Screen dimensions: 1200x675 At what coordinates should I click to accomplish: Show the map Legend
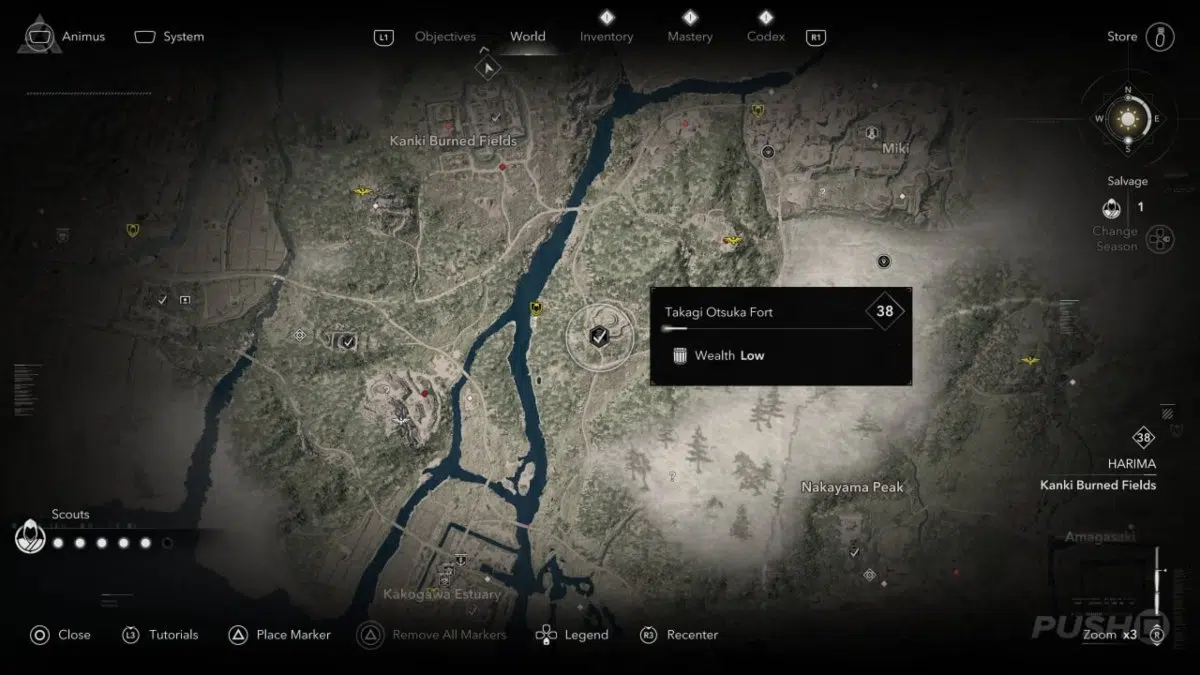585,634
